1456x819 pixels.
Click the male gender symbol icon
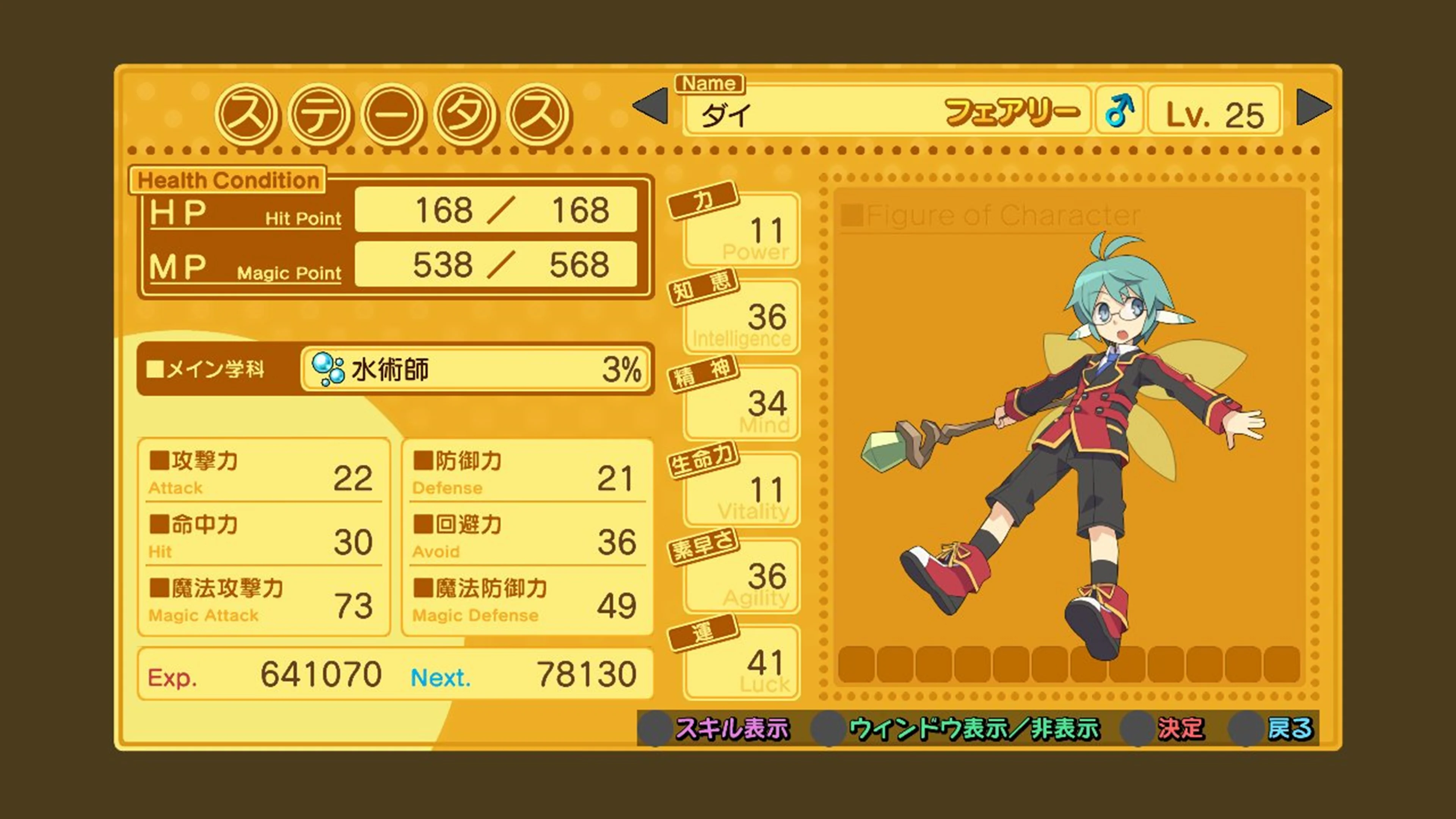coord(1122,111)
